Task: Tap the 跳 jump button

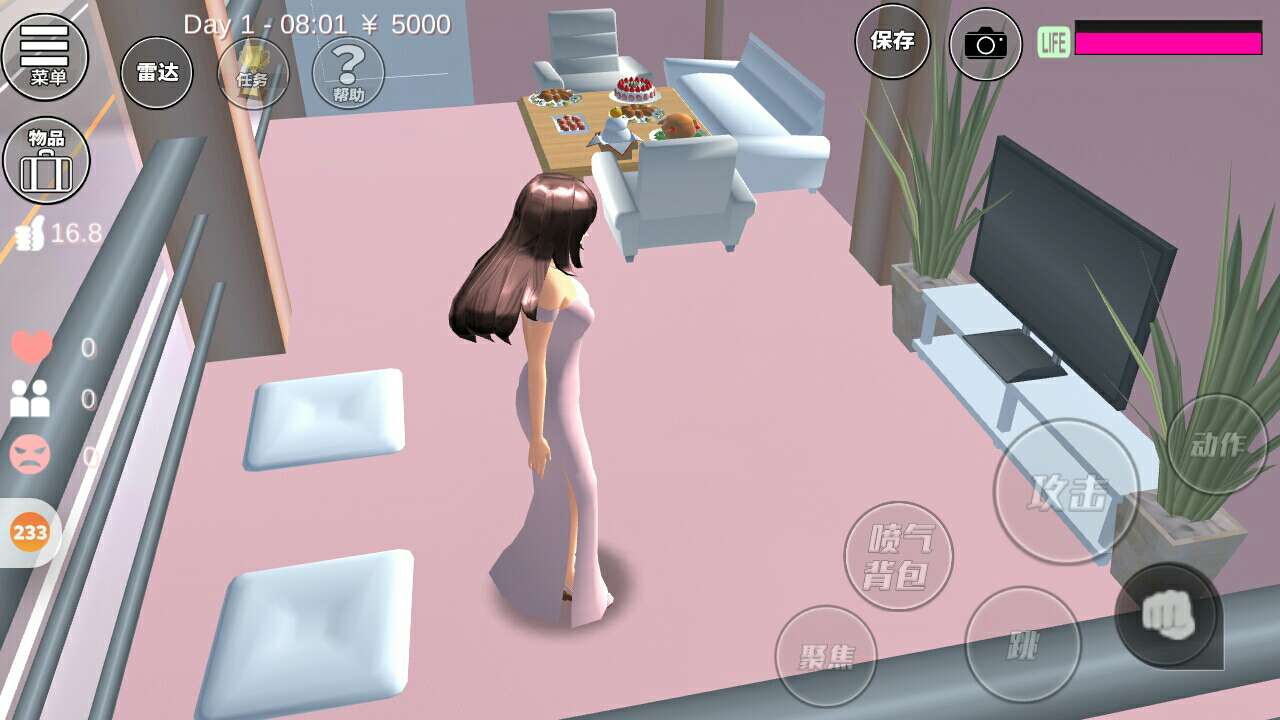Action: point(1023,645)
